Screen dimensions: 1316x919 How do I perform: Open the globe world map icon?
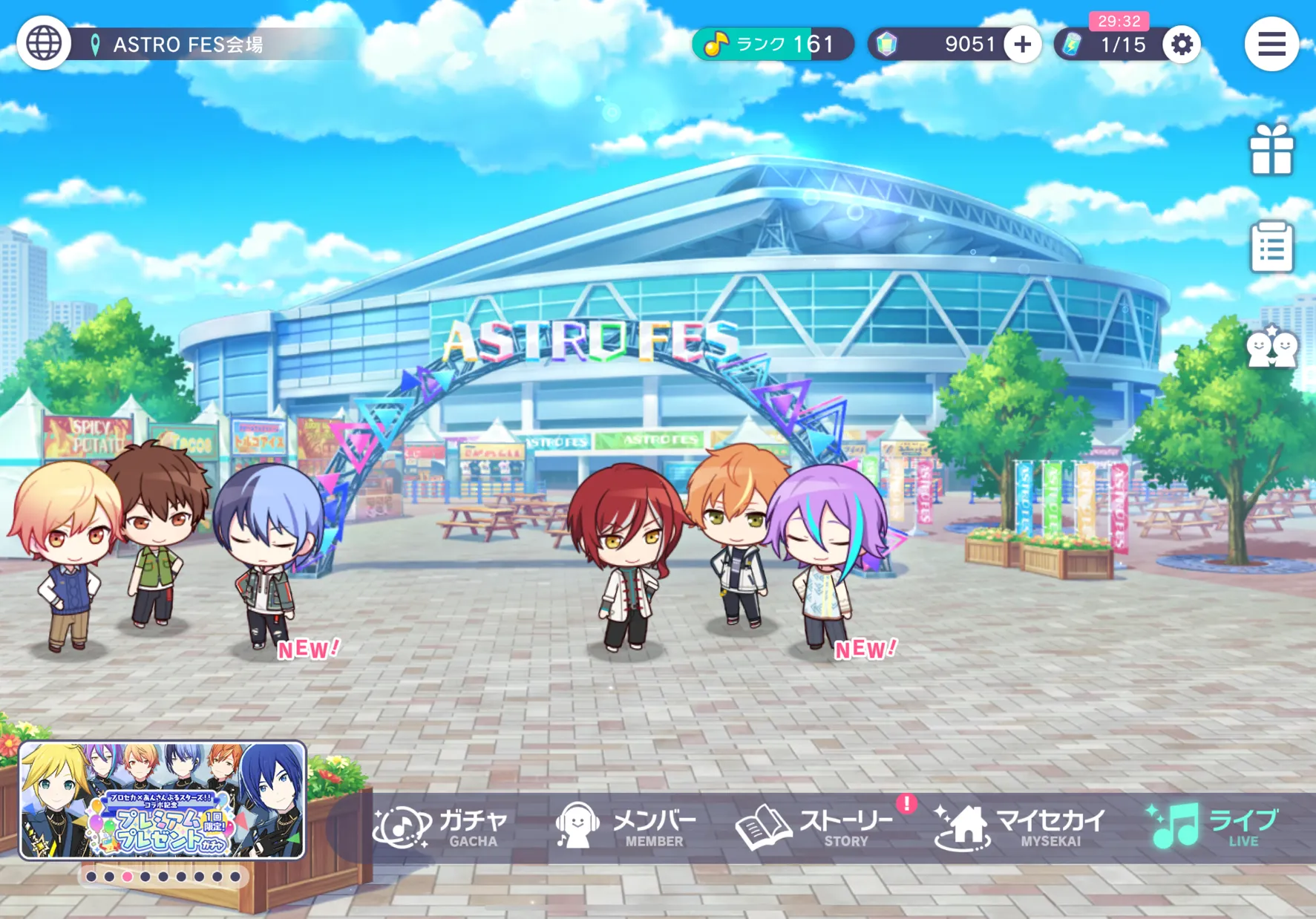[x=44, y=44]
